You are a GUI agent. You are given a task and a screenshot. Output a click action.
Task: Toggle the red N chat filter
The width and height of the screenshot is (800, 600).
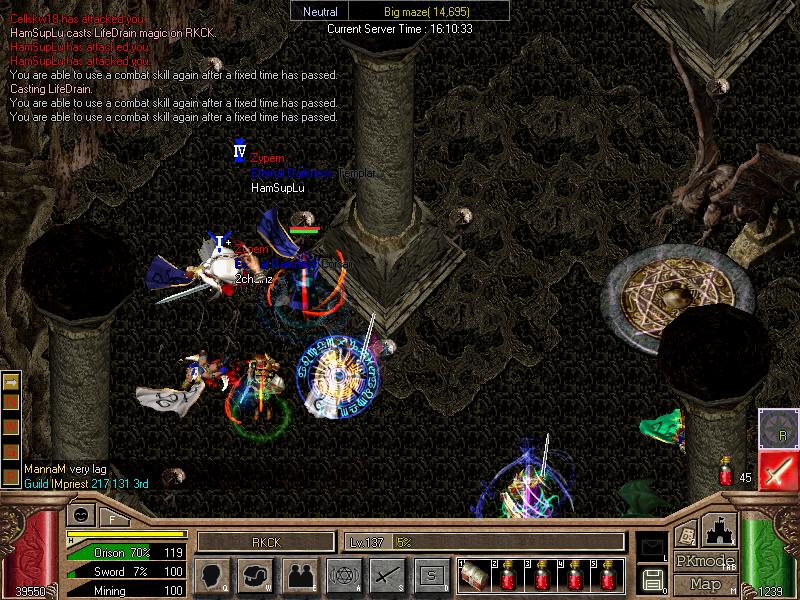pyautogui.click(x=12, y=401)
